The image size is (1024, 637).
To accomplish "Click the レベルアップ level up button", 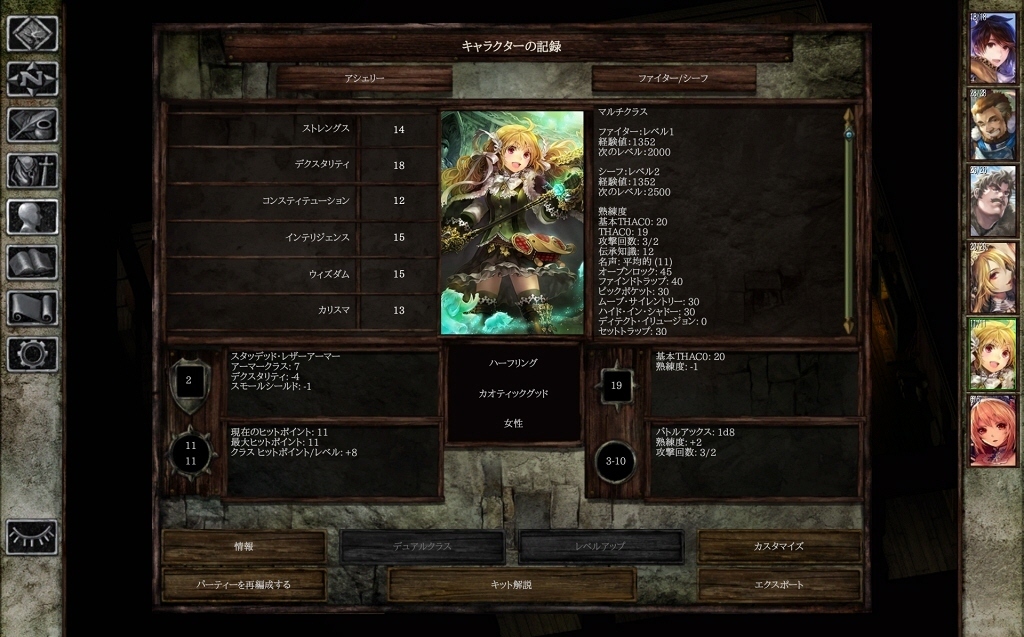I will click(600, 547).
